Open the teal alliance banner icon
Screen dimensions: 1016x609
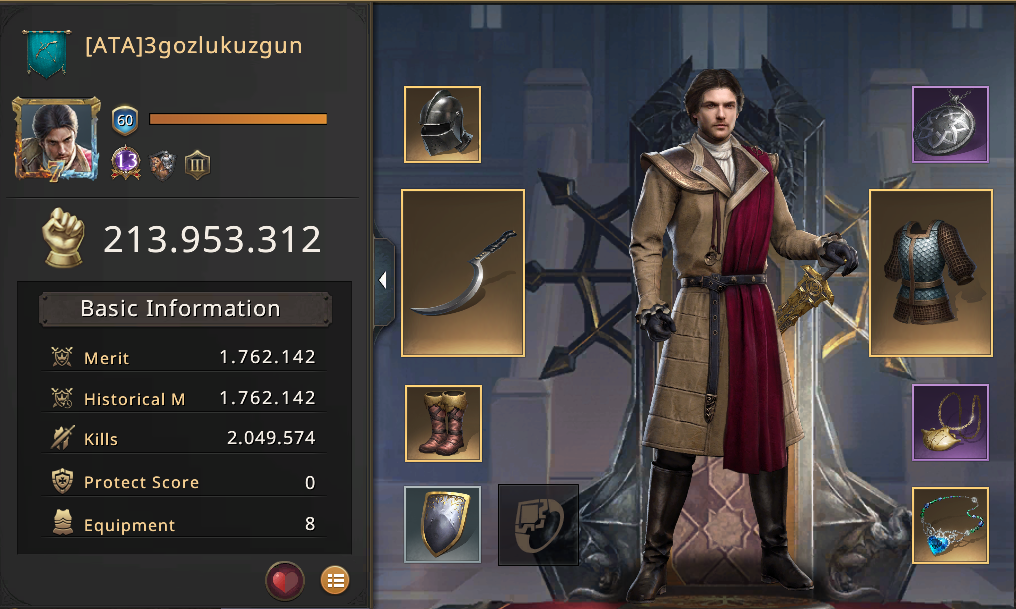(46, 52)
